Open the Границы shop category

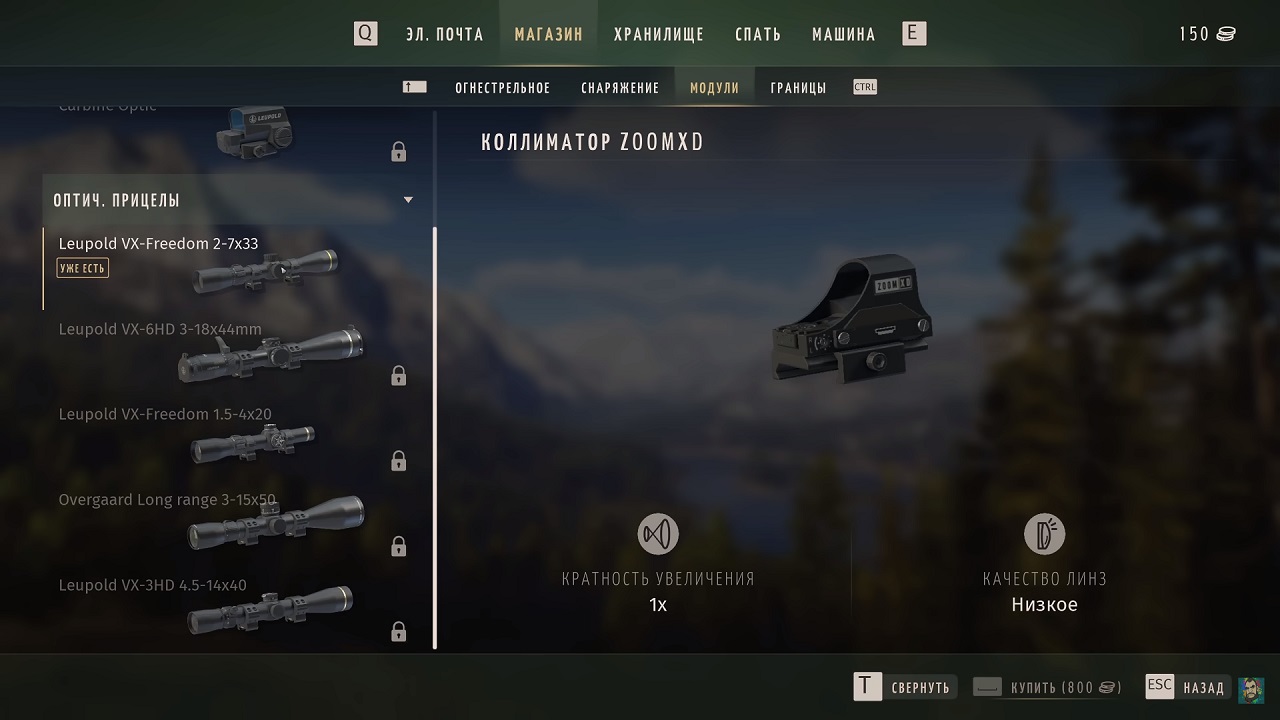(x=798, y=88)
